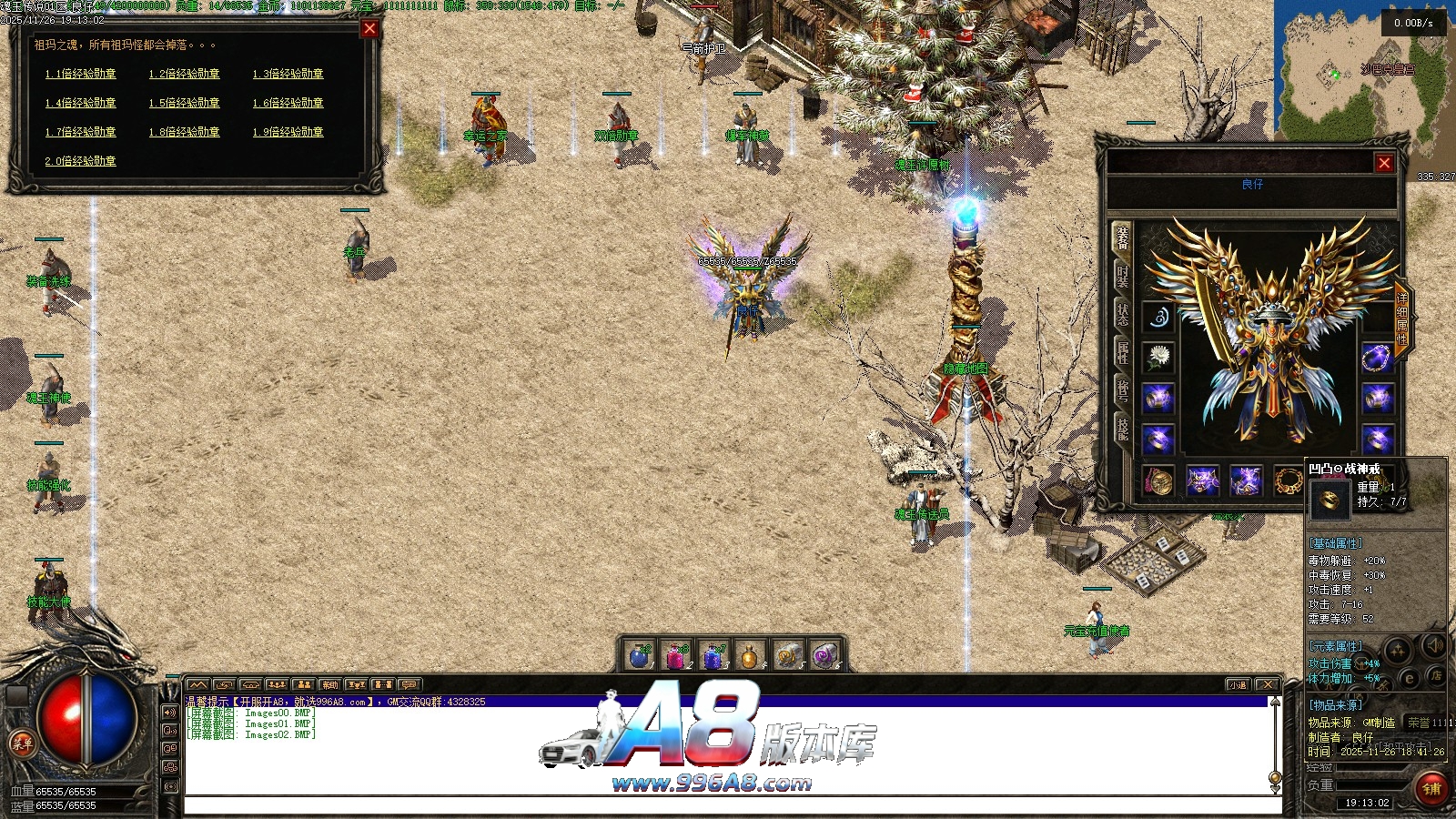Use the golden flask in hotbar slot 4

pos(749,655)
